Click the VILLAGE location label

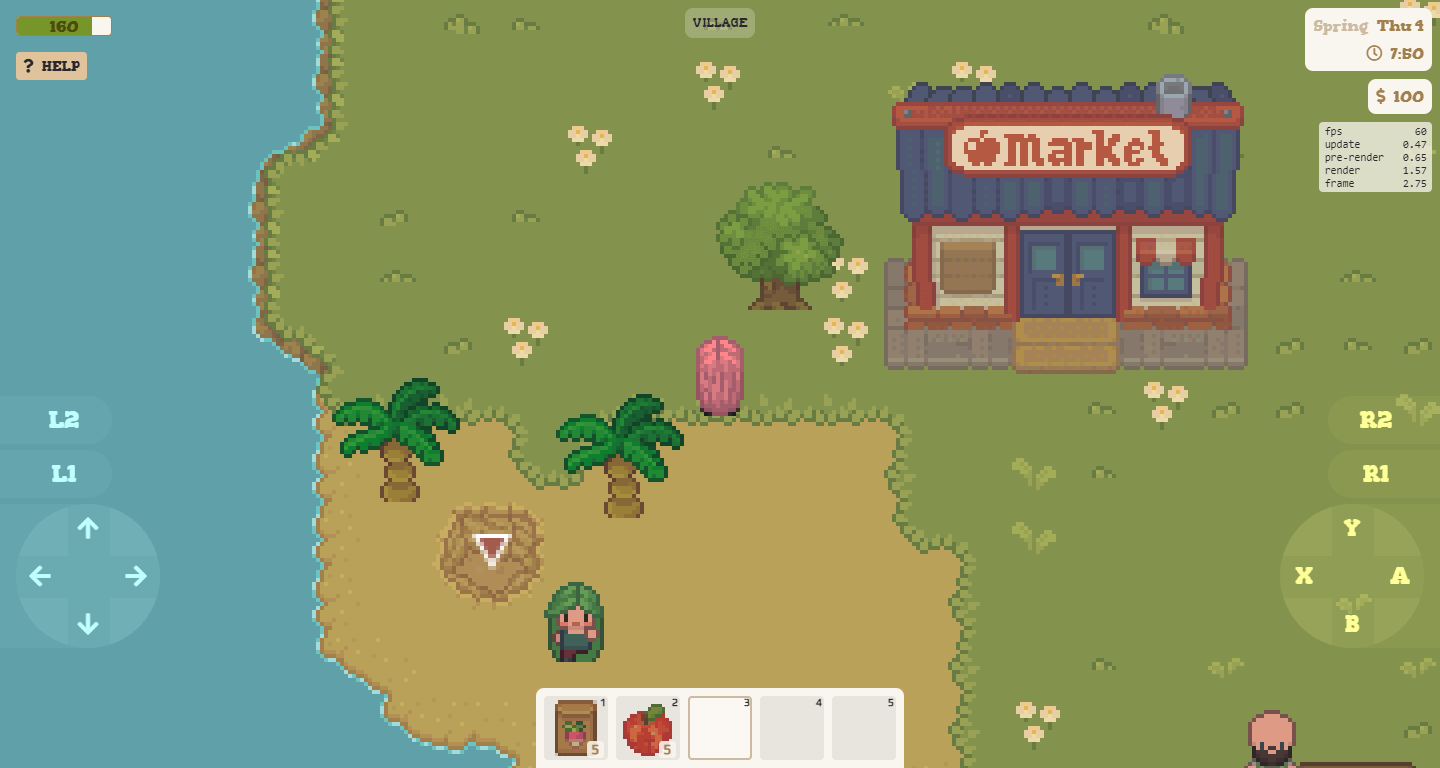tap(719, 22)
